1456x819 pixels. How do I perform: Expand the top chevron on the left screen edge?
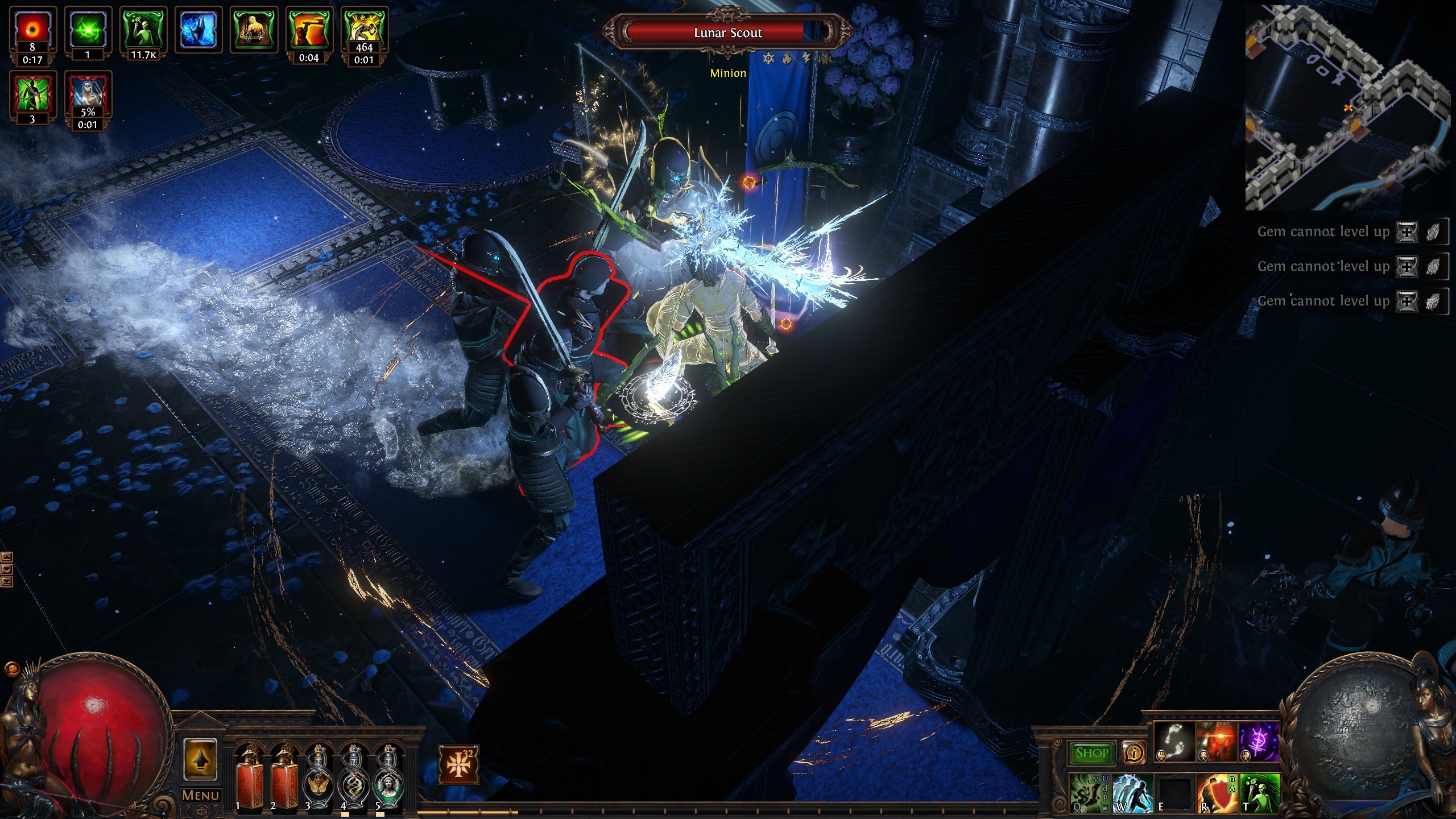(x=7, y=557)
